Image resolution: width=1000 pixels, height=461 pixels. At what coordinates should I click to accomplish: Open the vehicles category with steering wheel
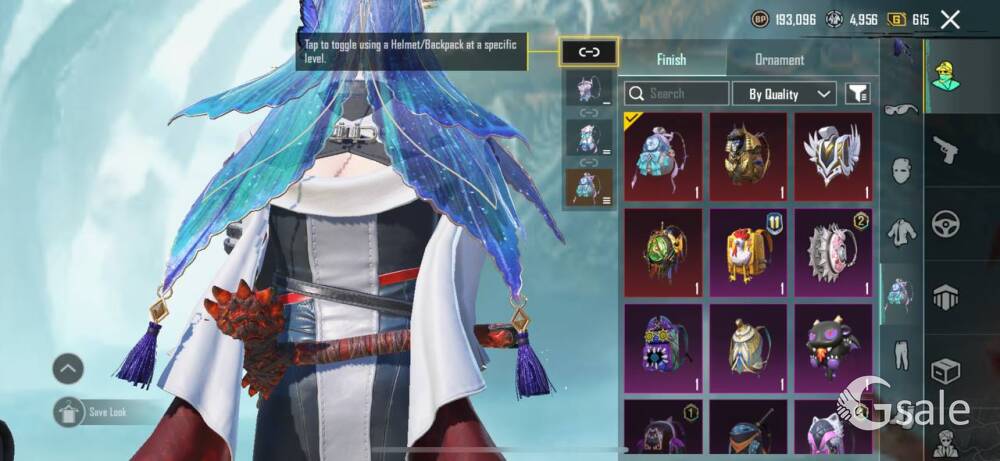pyautogui.click(x=945, y=223)
